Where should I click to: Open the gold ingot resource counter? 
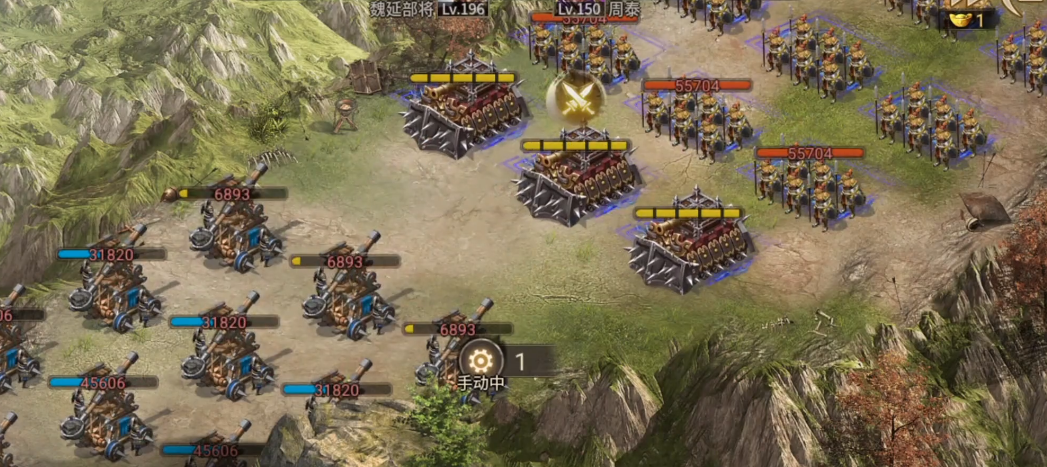(x=968, y=19)
